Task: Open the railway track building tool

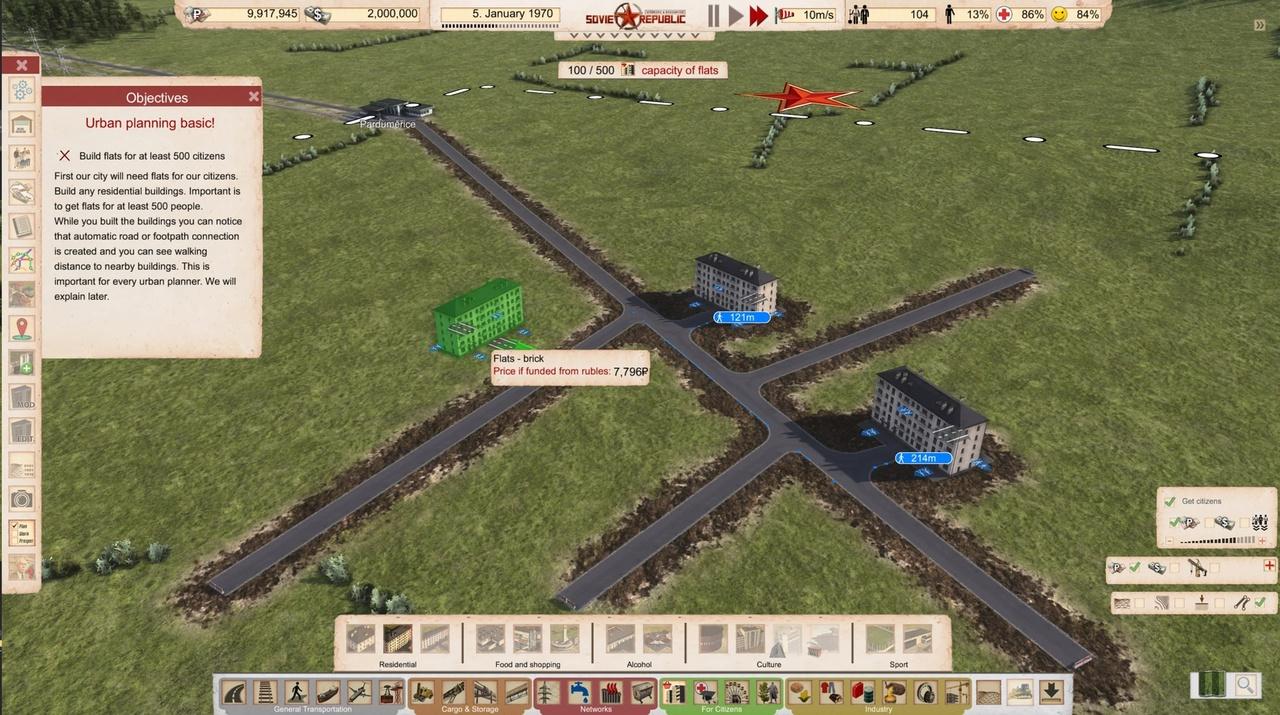Action: pos(267,692)
